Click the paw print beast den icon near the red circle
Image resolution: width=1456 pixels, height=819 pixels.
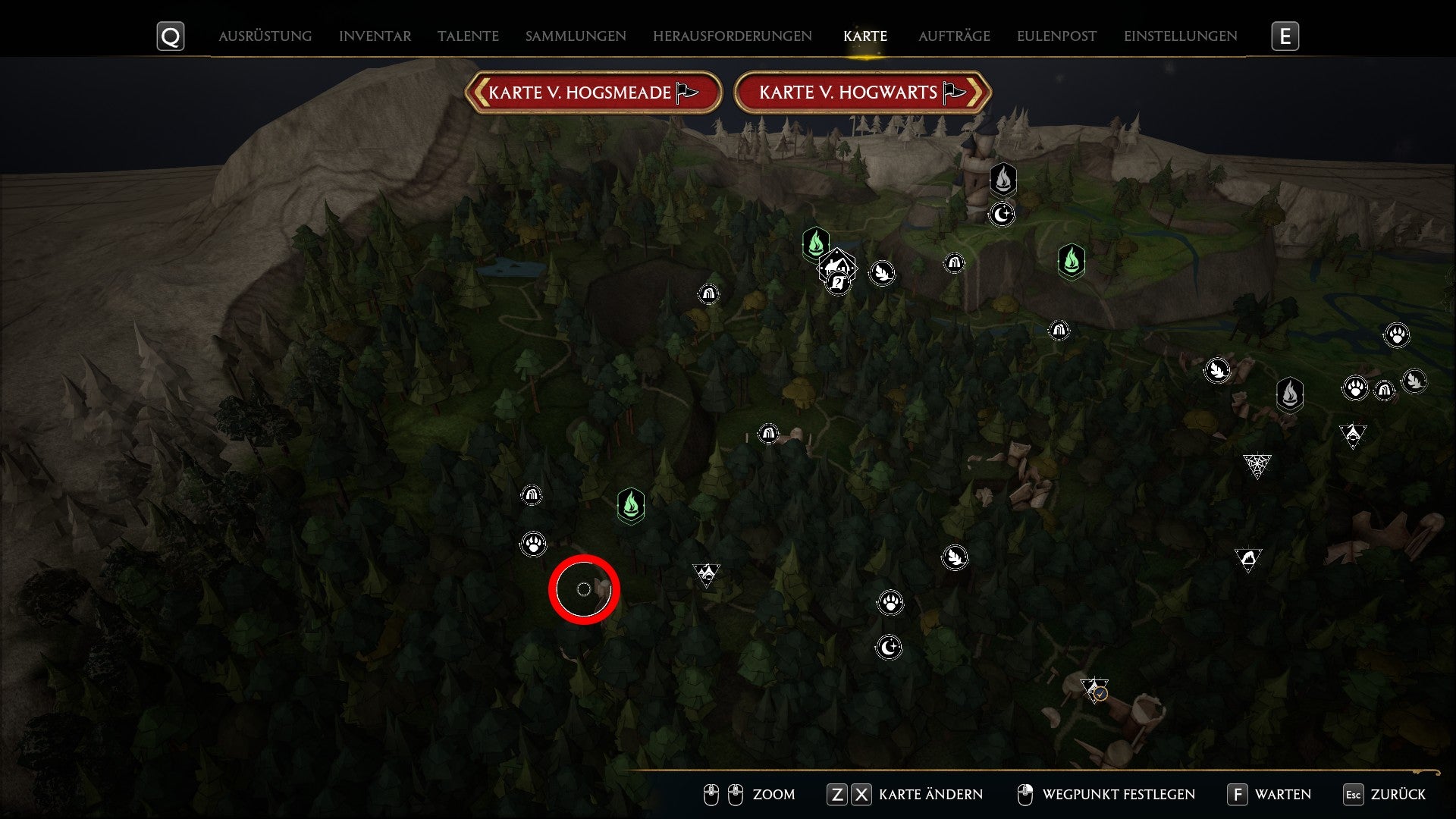pos(533,544)
